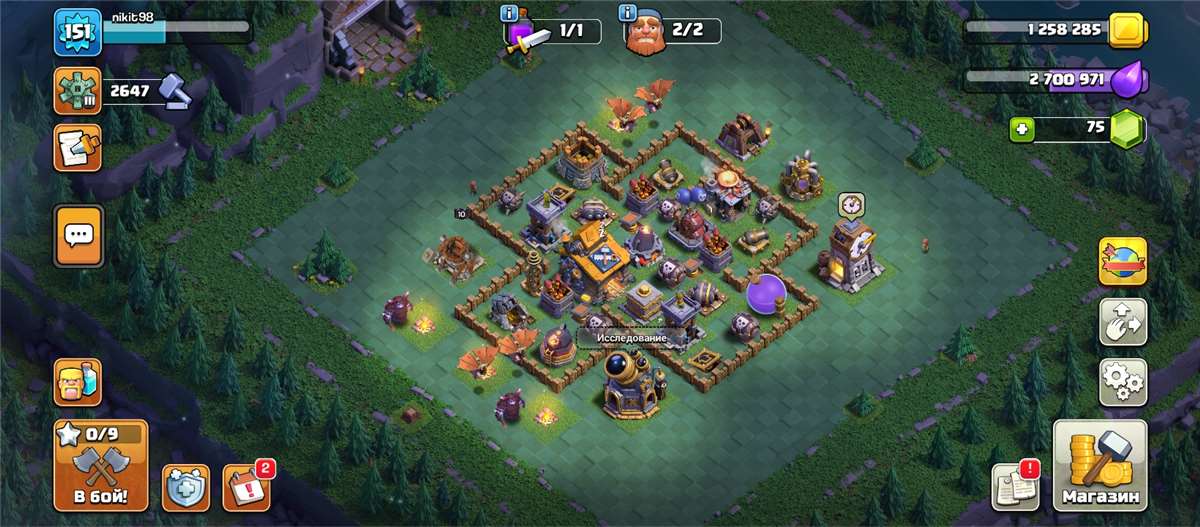Add gems with green plus button
The width and height of the screenshot is (1200, 527).
tap(1021, 130)
